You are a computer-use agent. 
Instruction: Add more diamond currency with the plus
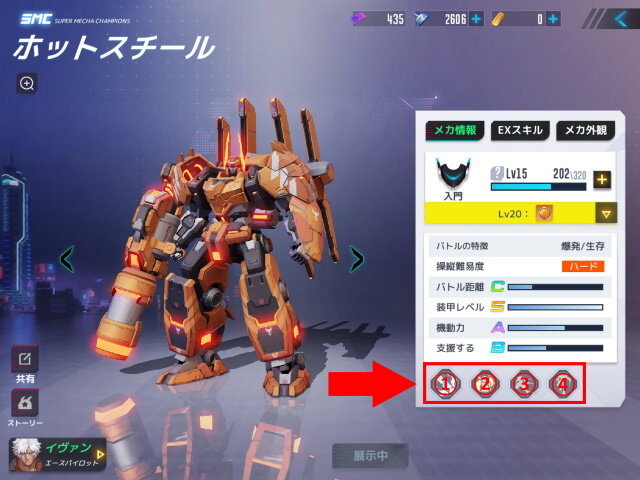pos(475,18)
